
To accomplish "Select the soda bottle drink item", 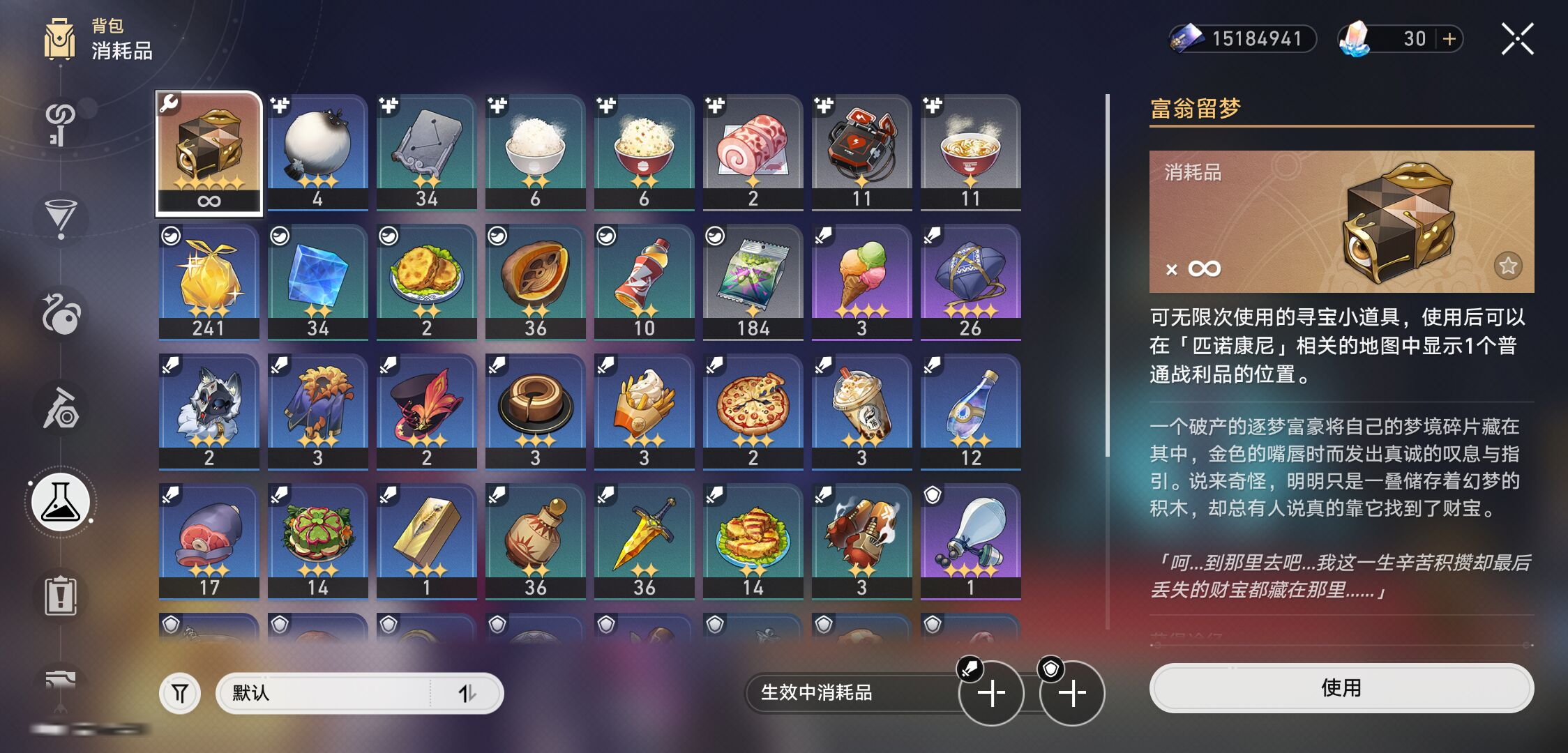I will [x=644, y=282].
